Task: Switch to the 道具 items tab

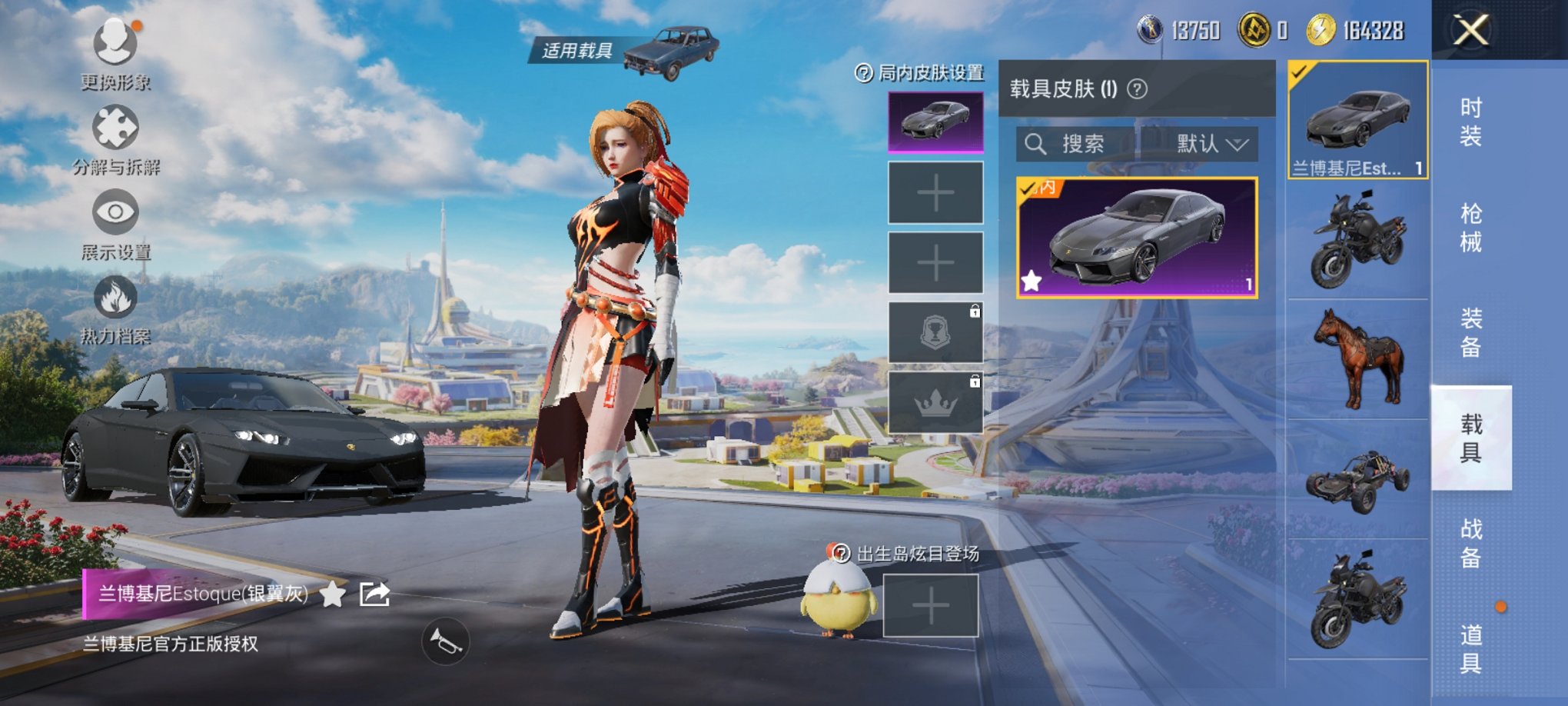Action: click(x=1470, y=648)
